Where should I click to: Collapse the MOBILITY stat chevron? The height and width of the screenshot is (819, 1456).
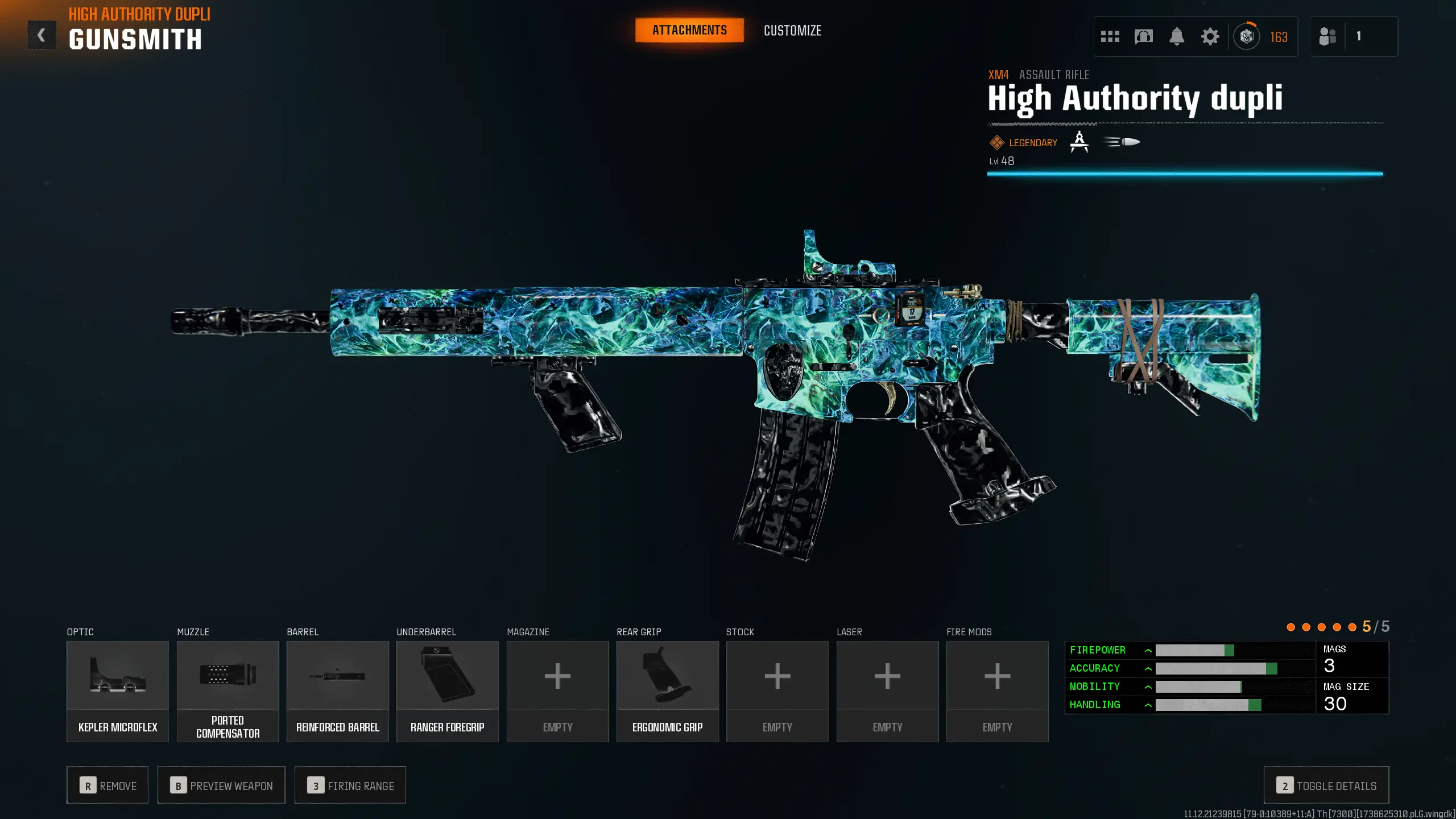[1148, 686]
